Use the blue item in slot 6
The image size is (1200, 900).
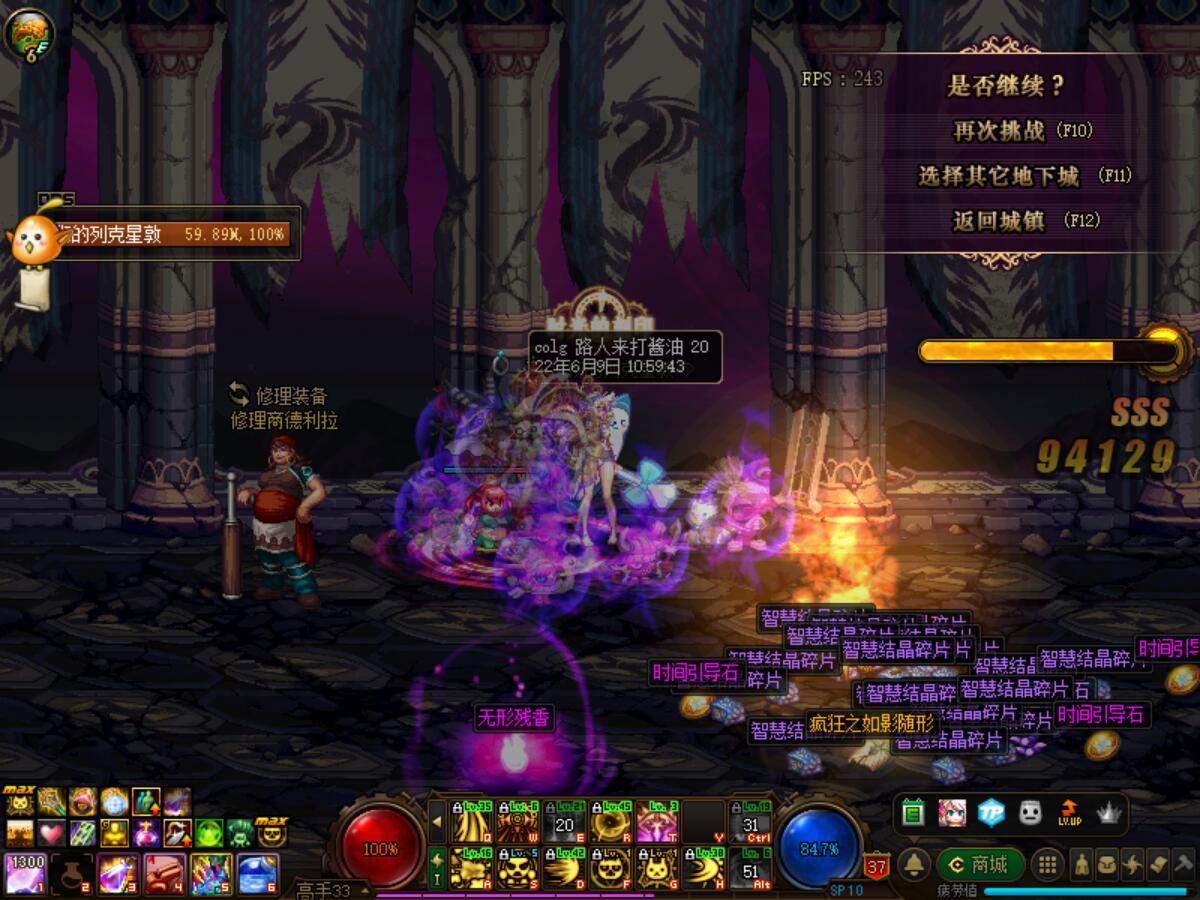(x=258, y=873)
